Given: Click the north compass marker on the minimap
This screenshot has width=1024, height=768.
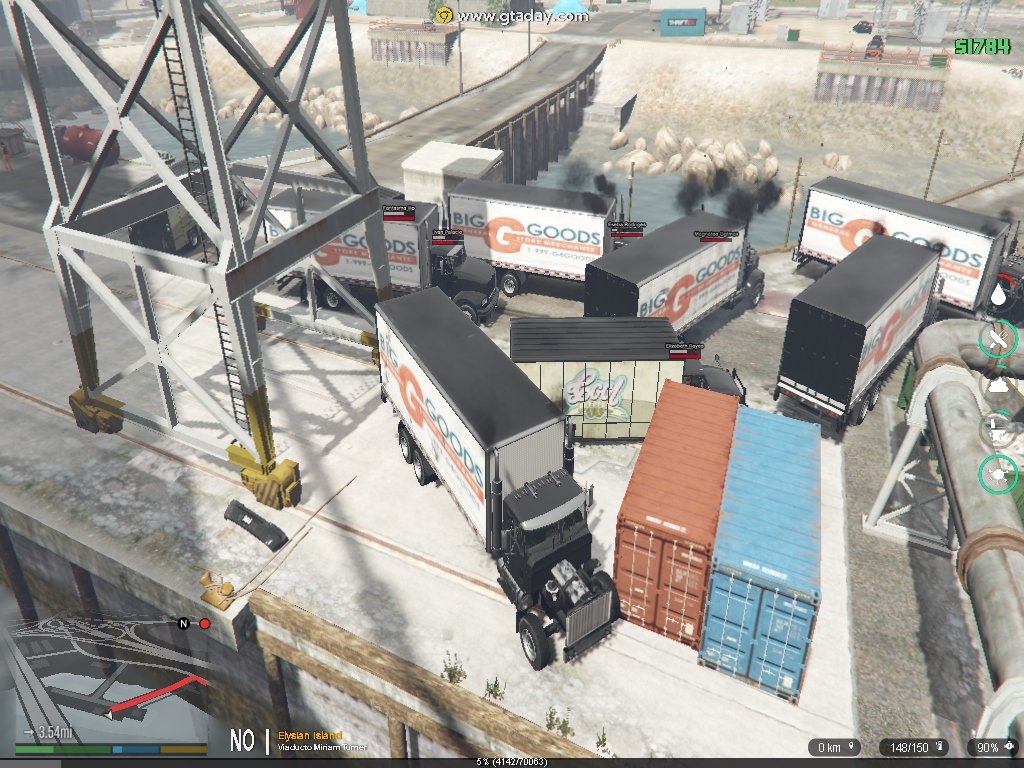Looking at the screenshot, I should [x=184, y=624].
